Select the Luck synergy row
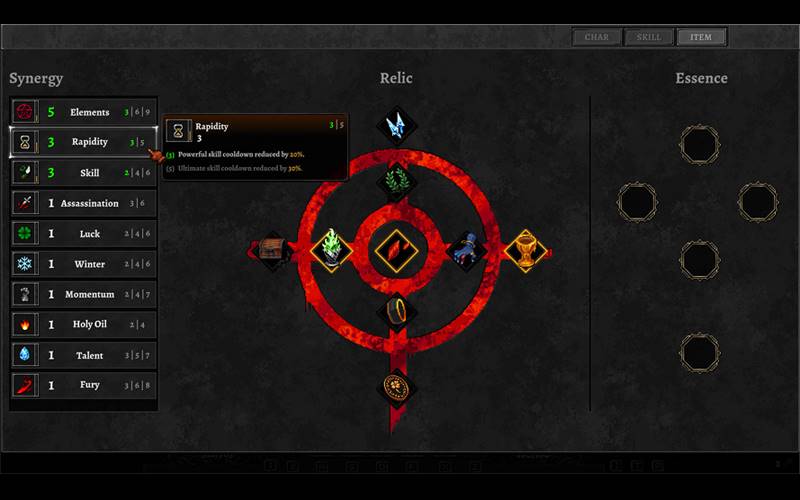The width and height of the screenshot is (800, 500). pyautogui.click(x=84, y=234)
